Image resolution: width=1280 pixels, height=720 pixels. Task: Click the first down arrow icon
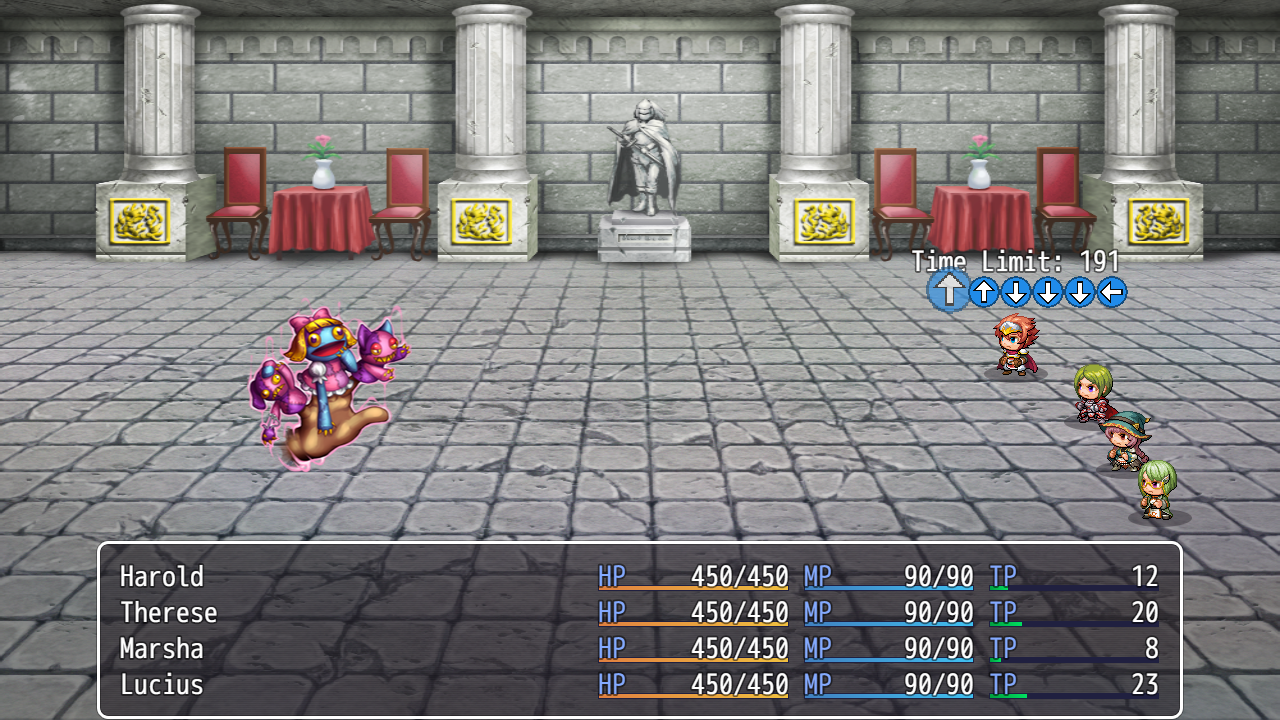pyautogui.click(x=1015, y=293)
